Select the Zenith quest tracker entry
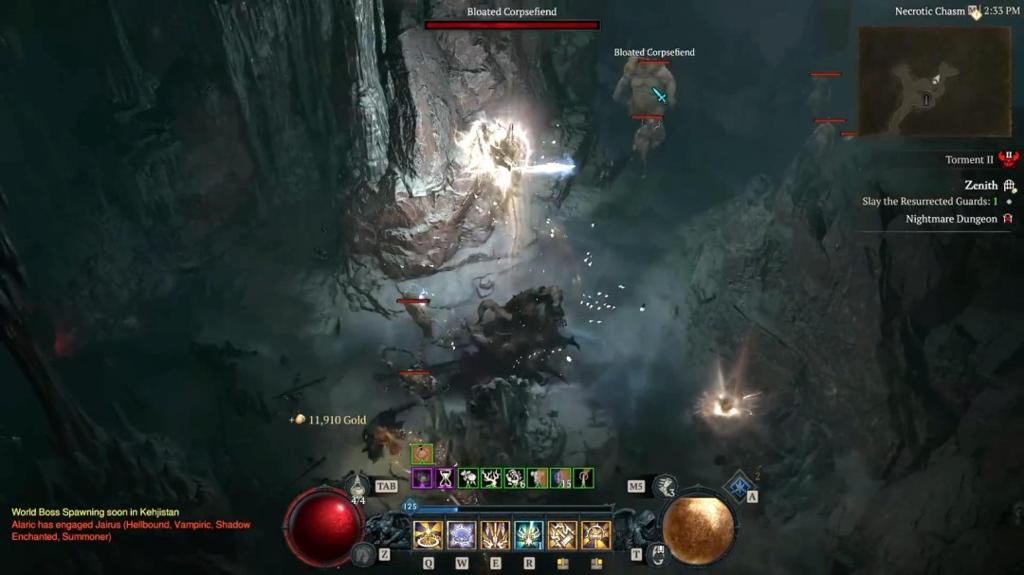This screenshot has height=575, width=1024. point(981,185)
